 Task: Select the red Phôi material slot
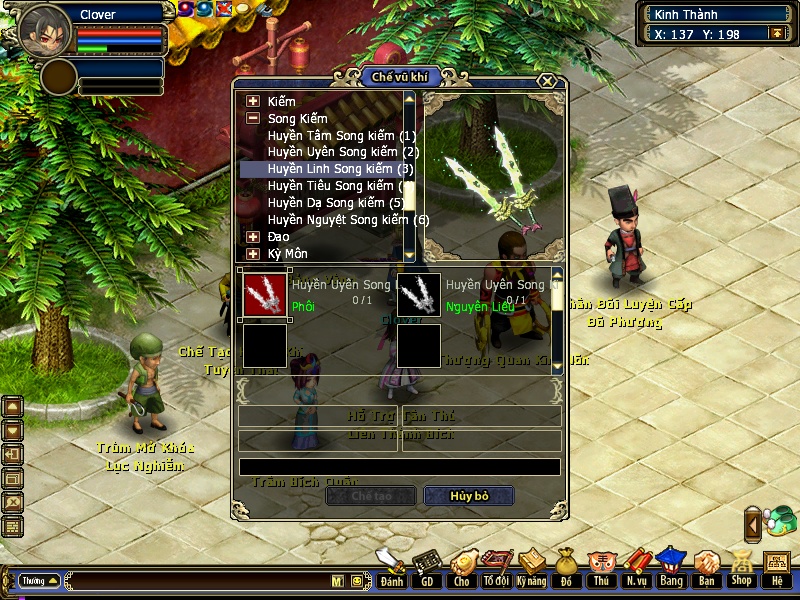[x=265, y=294]
